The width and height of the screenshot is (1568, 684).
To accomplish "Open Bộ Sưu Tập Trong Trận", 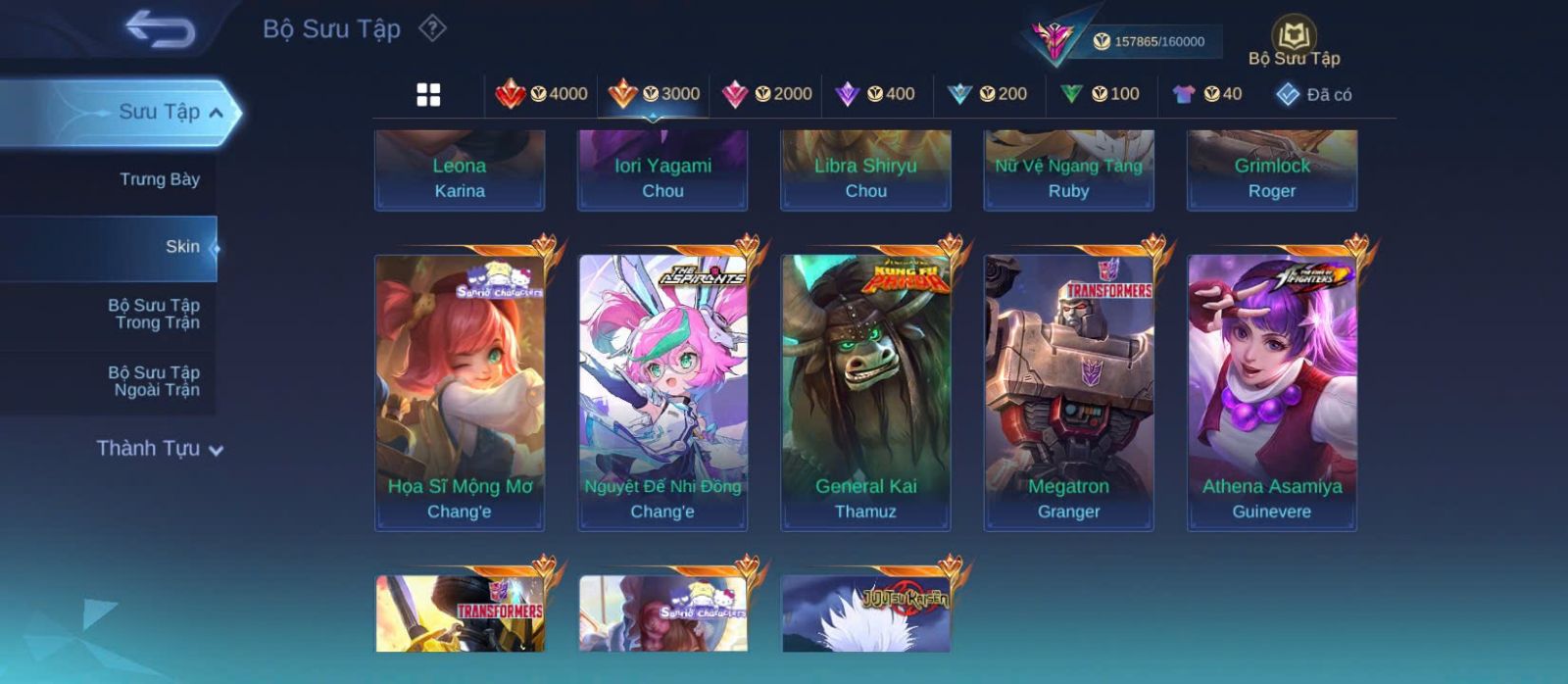I will pos(154,314).
